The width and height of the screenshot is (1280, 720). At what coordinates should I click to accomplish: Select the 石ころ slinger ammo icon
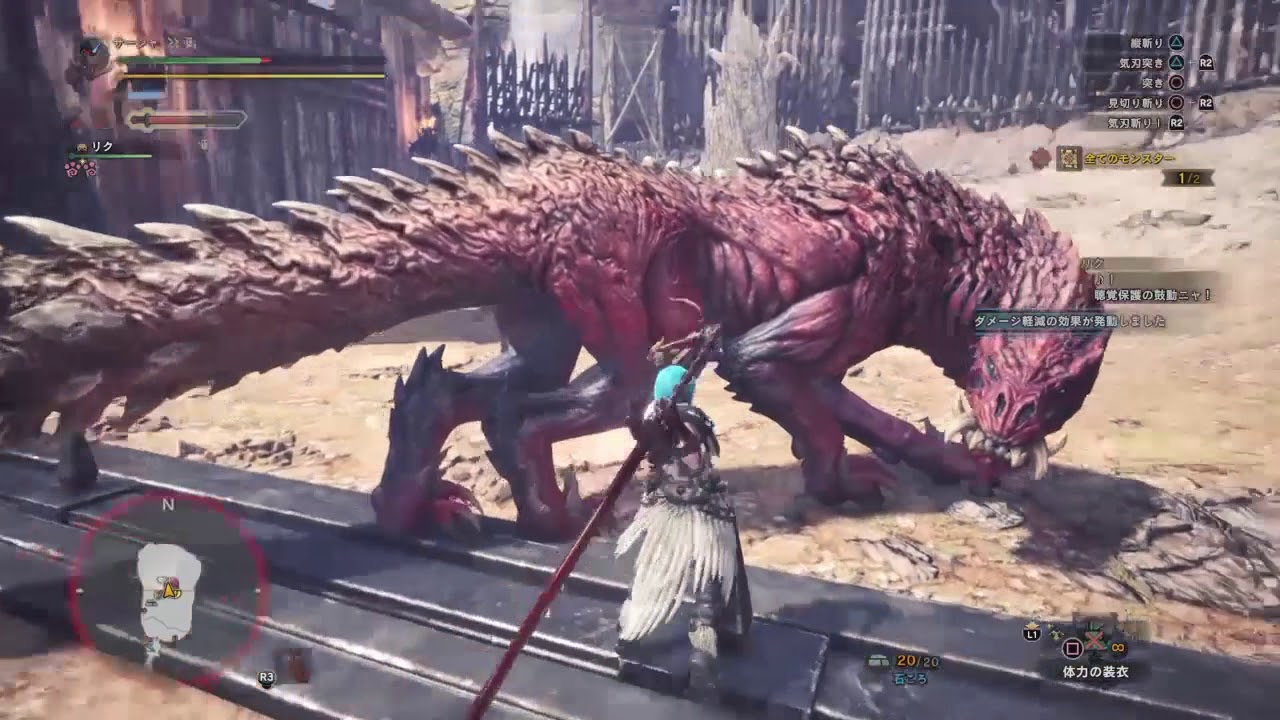tap(880, 661)
